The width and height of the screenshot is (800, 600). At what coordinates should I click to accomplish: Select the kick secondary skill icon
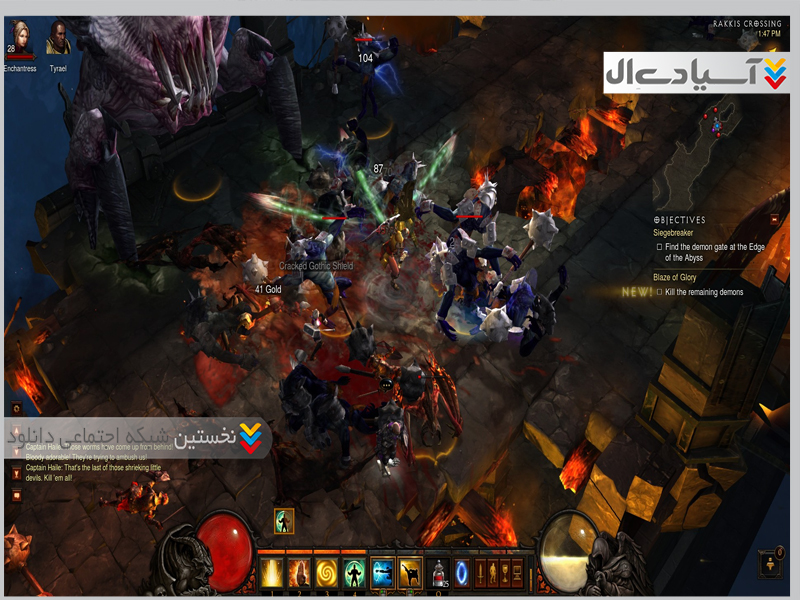coord(409,571)
